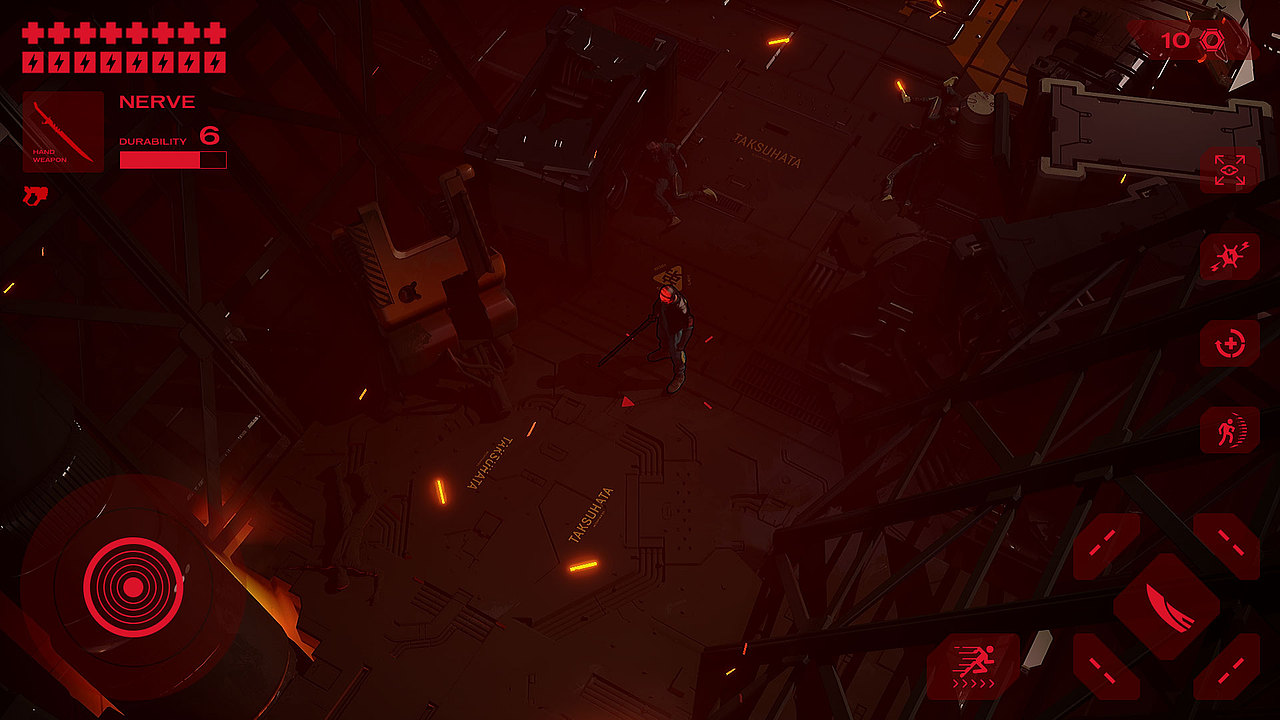Open the hexagon currency counter

[x=1191, y=40]
